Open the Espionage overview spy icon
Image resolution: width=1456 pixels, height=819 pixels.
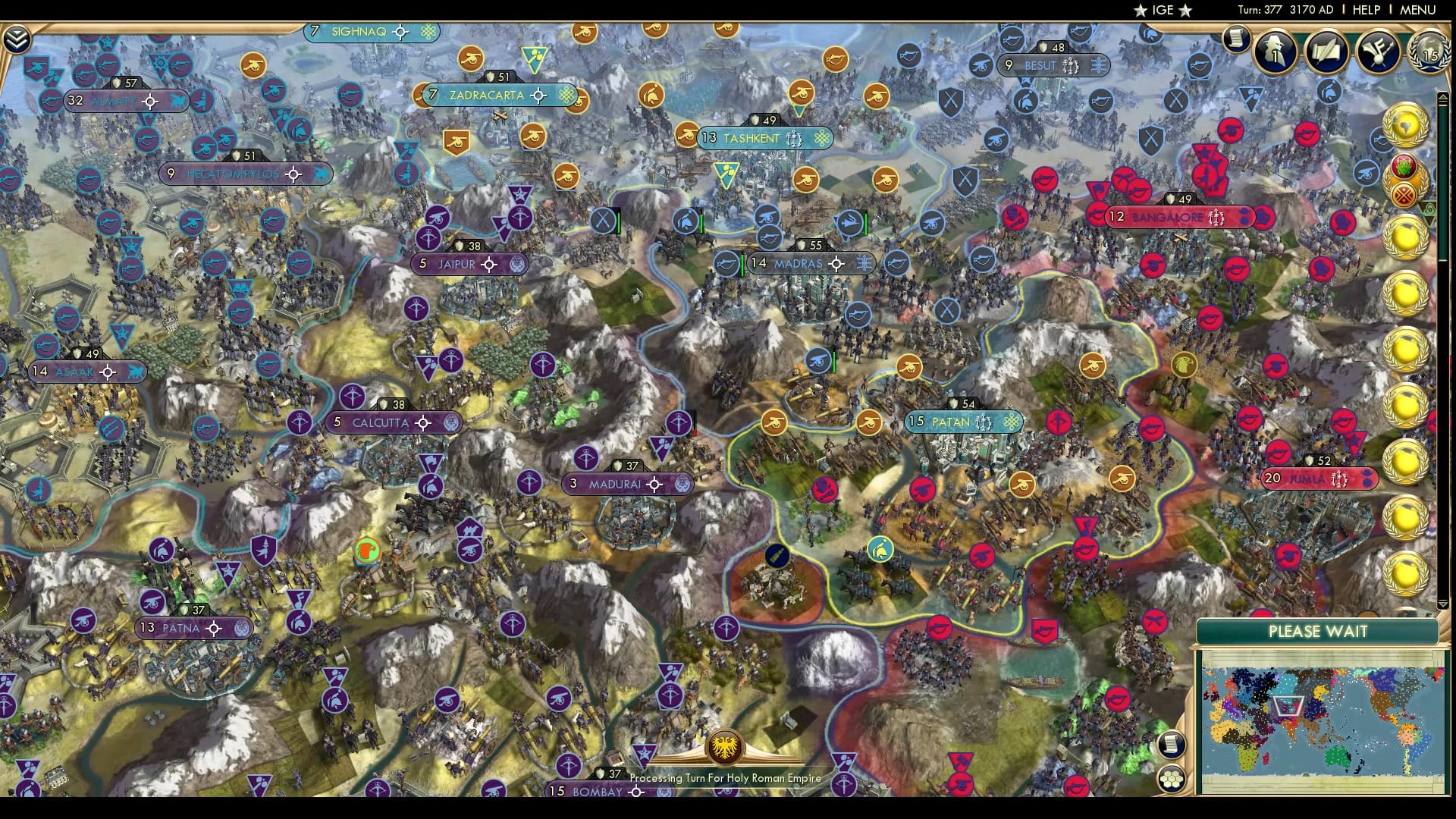coord(1275,52)
